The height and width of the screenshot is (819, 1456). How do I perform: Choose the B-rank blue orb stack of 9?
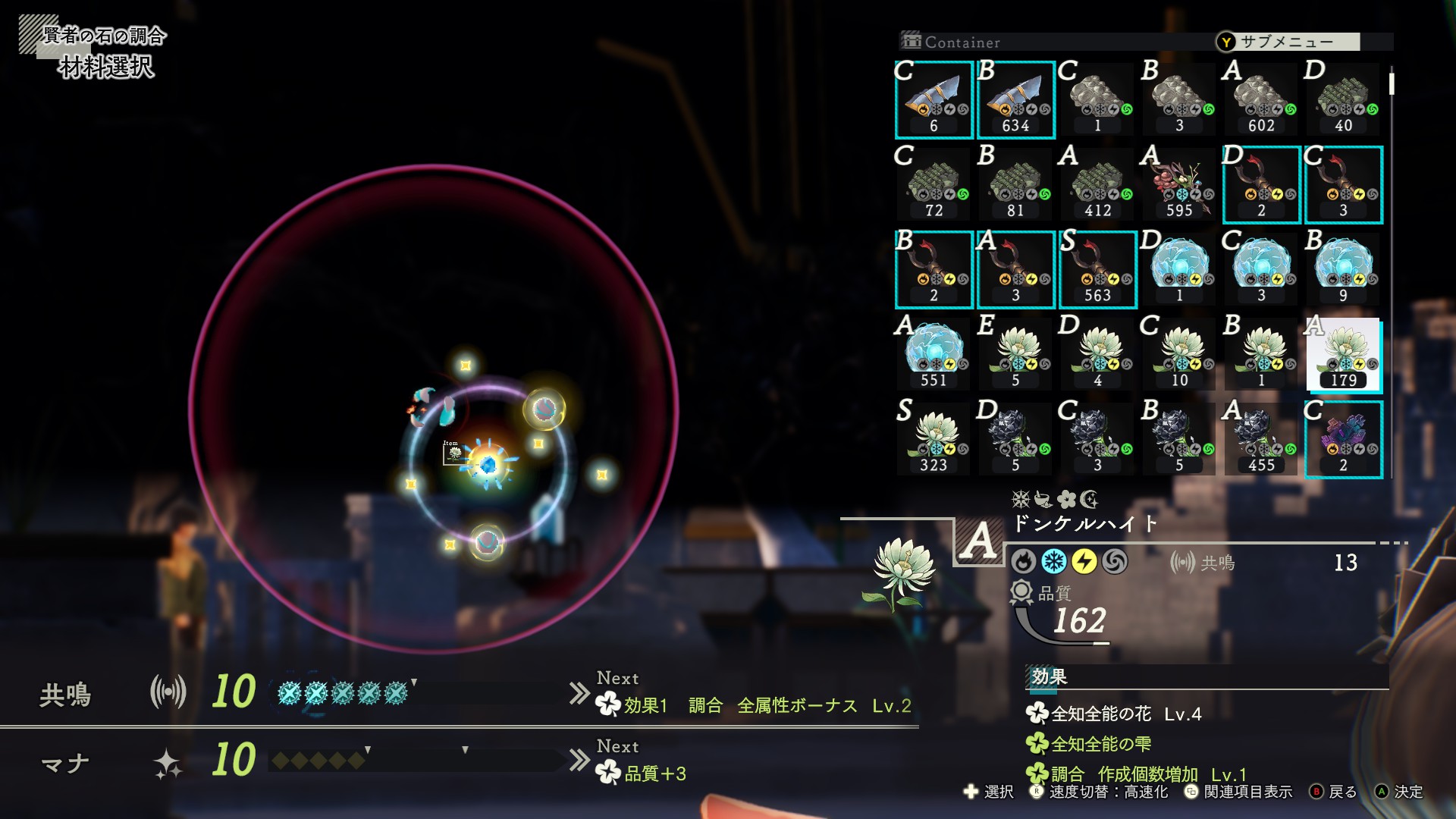tap(1344, 270)
